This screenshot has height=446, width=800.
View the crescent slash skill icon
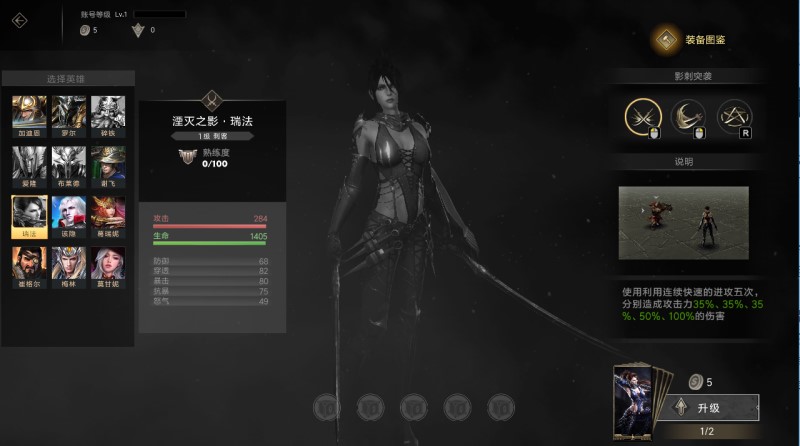click(688, 116)
